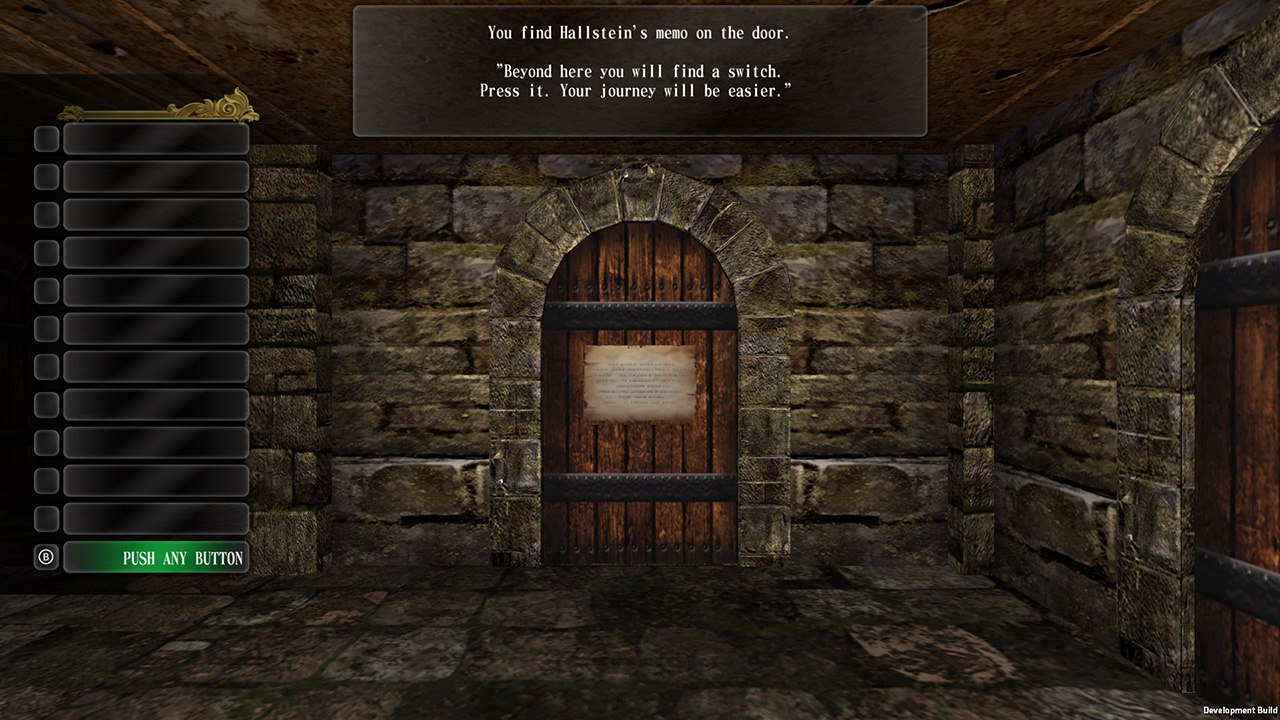Select the fourth sidebar slot button
1280x720 pixels.
pyautogui.click(x=156, y=252)
